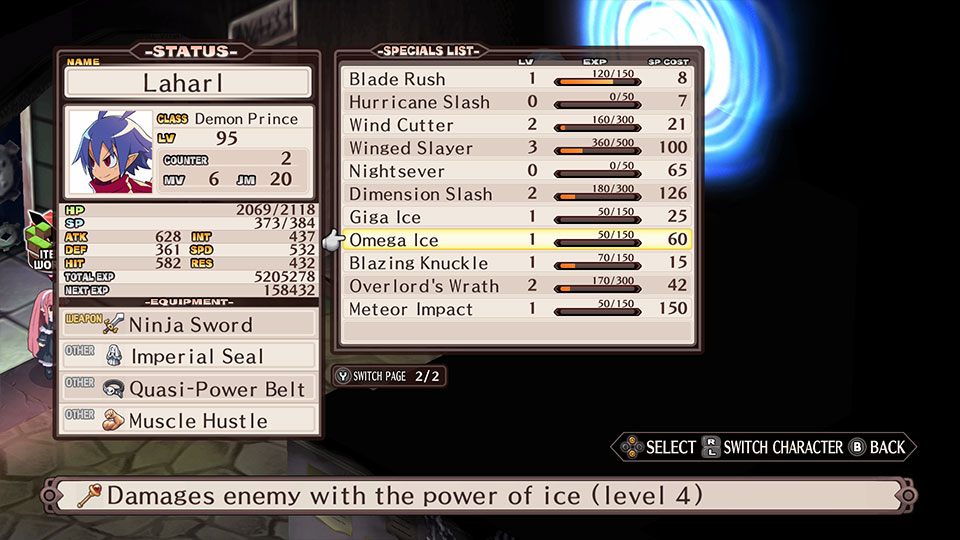Click the Muscle Hustle equipment slot

189,421
